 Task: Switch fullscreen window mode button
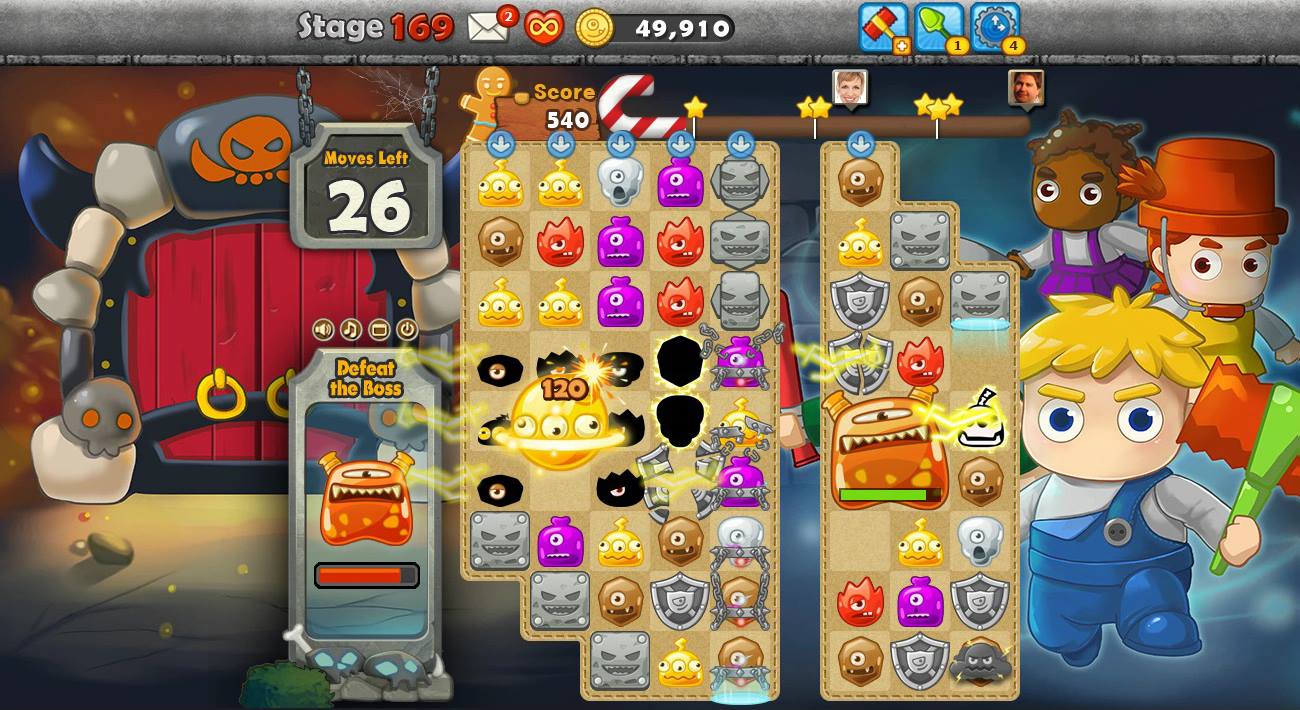pyautogui.click(x=379, y=329)
